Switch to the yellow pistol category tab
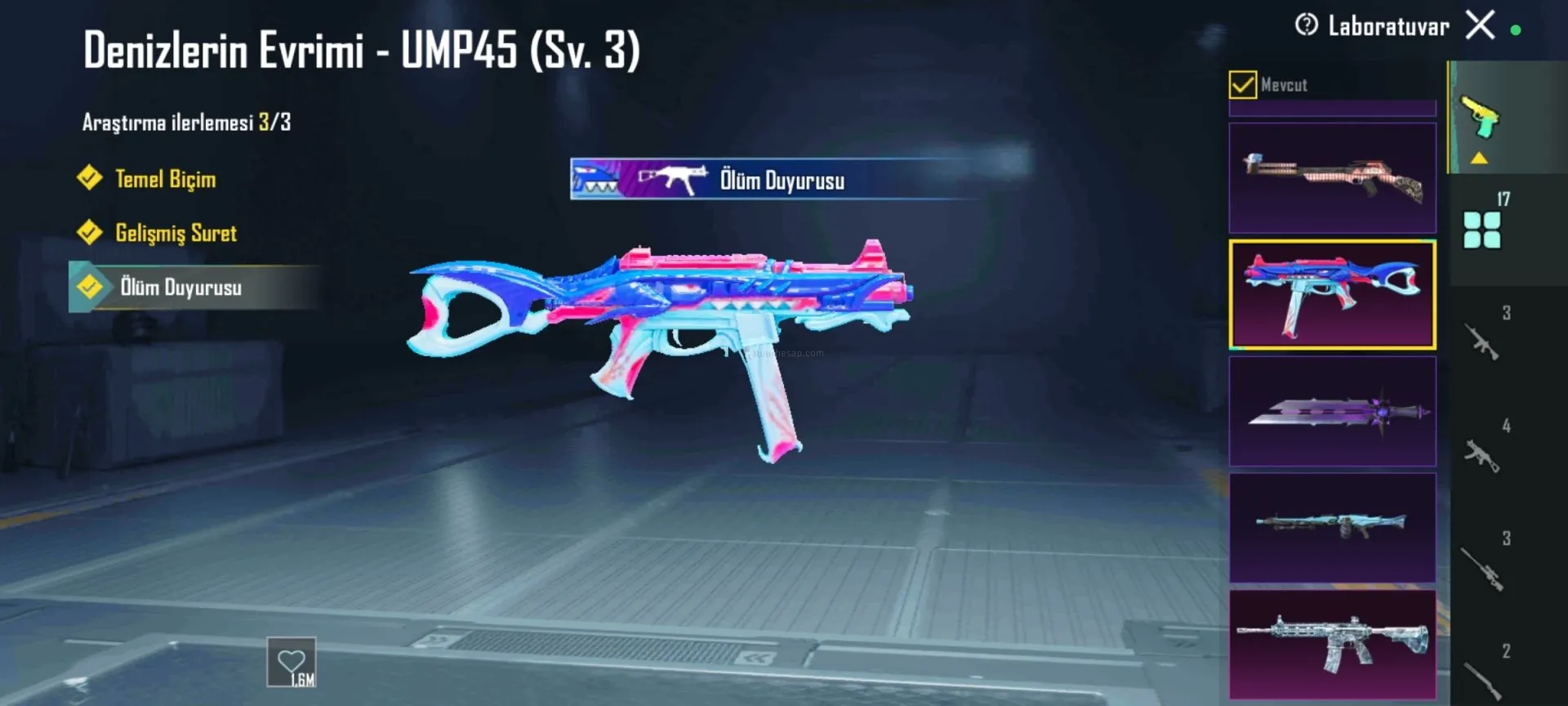 (x=1481, y=118)
